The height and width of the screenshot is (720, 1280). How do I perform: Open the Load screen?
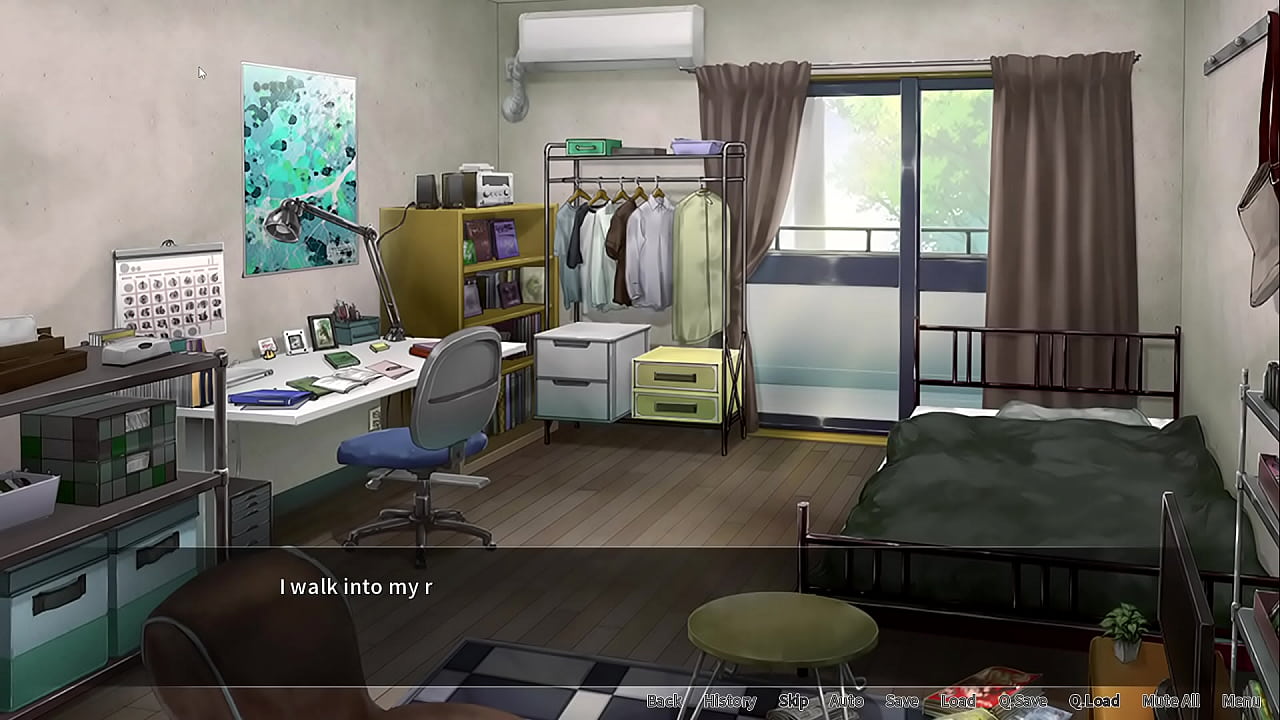(957, 701)
